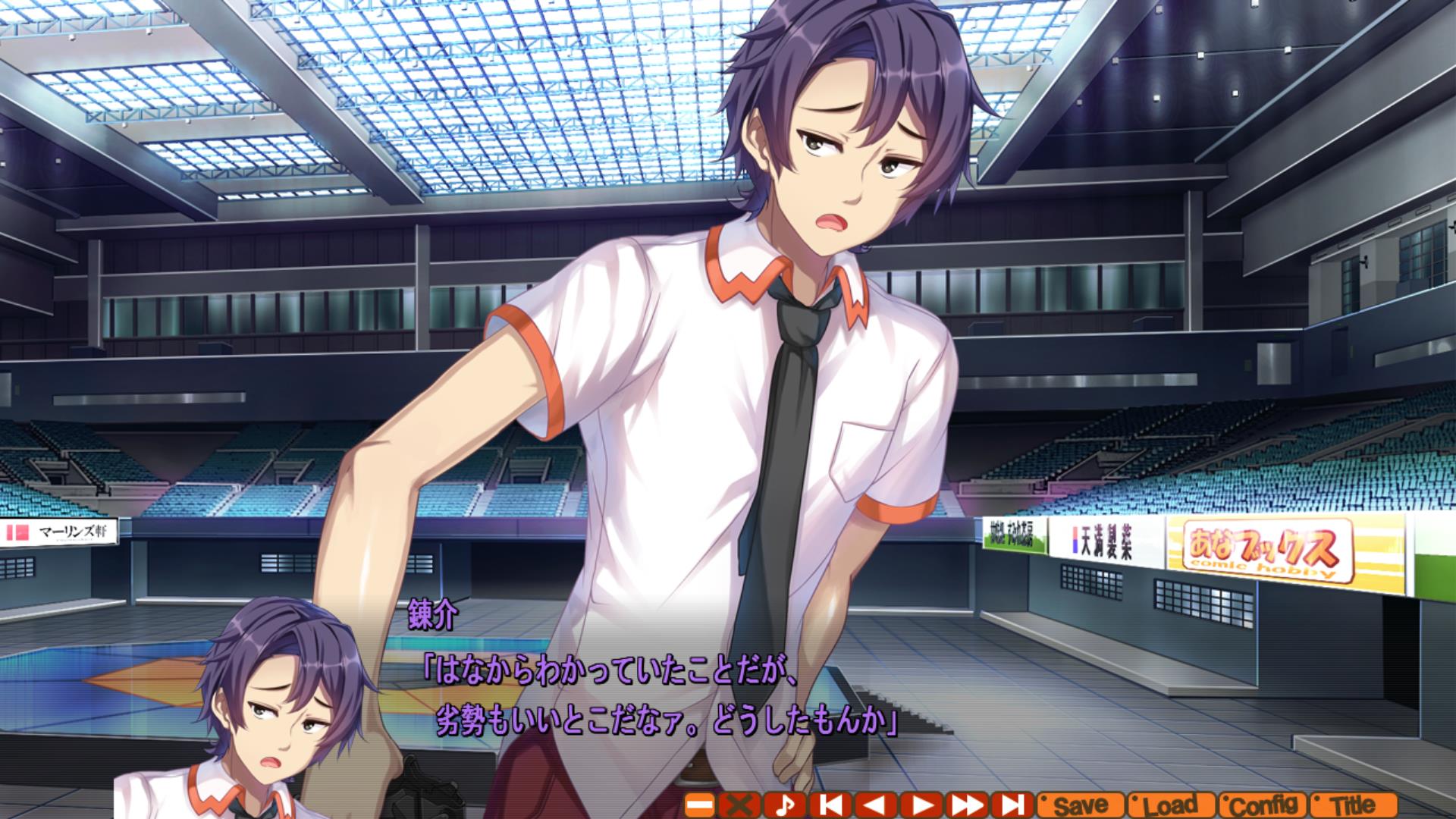
Task: Open the Config settings
Action: pyautogui.click(x=1262, y=805)
